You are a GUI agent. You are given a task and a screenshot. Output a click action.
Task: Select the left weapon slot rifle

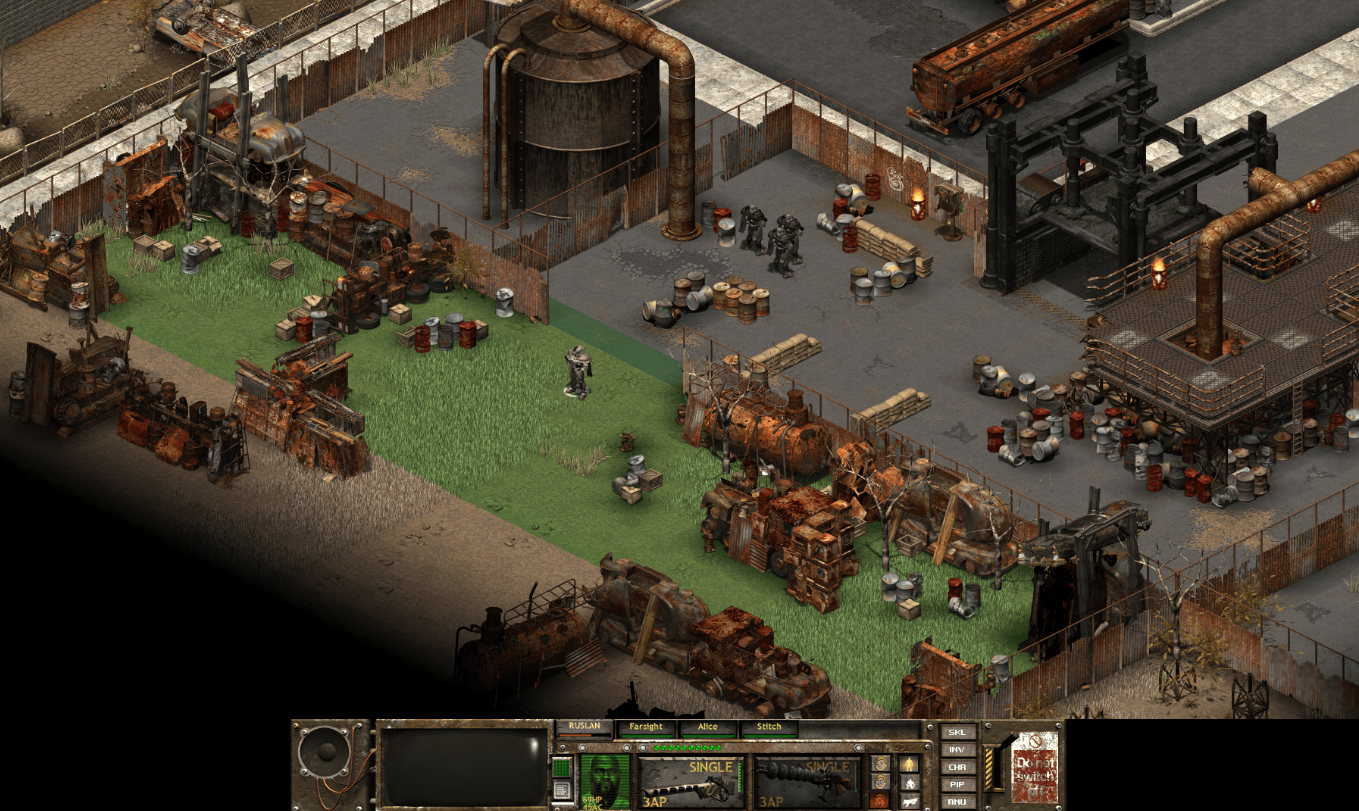688,787
